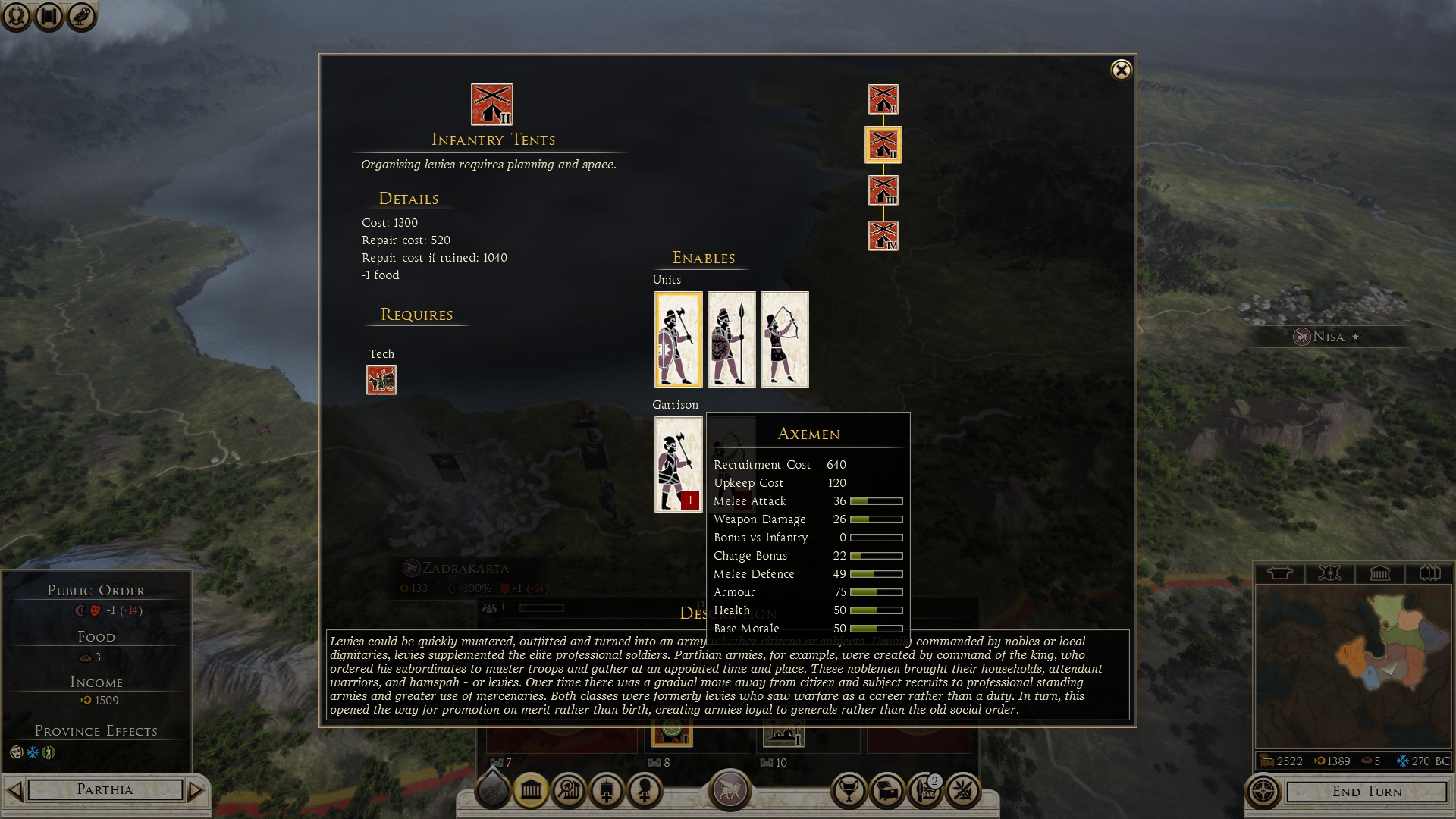Open the laurel wreath menu button
The height and width of the screenshot is (819, 1456).
16,16
